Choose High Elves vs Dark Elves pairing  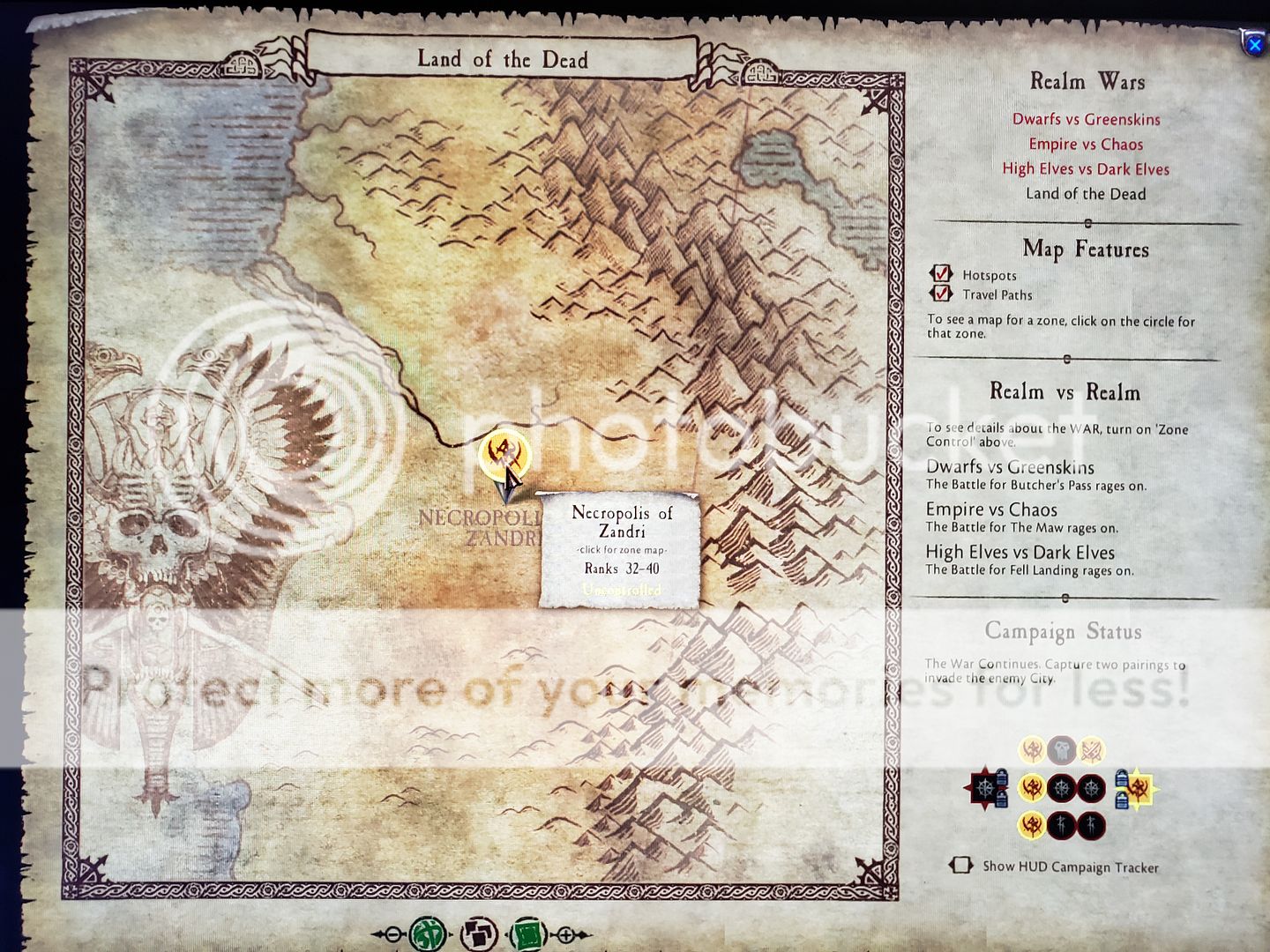click(x=1086, y=168)
